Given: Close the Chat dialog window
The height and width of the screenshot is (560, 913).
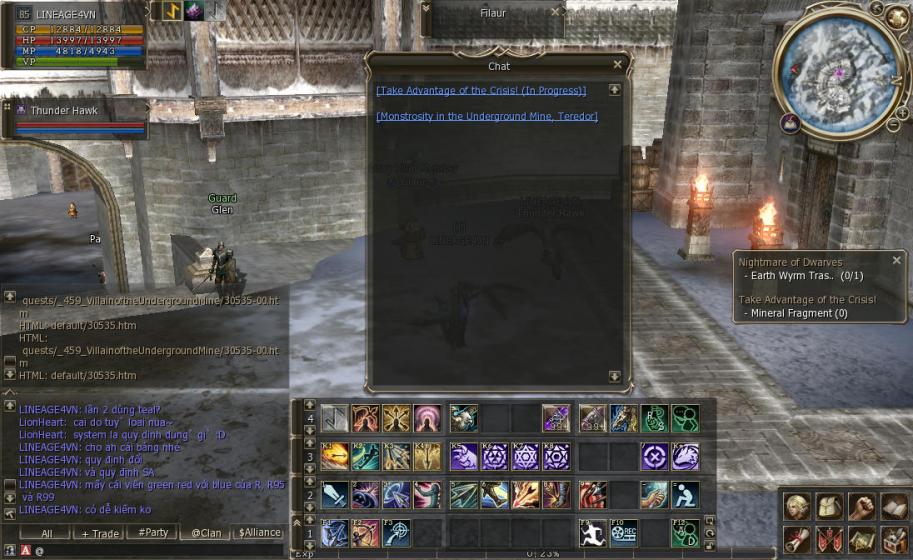Looking at the screenshot, I should (x=617, y=65).
